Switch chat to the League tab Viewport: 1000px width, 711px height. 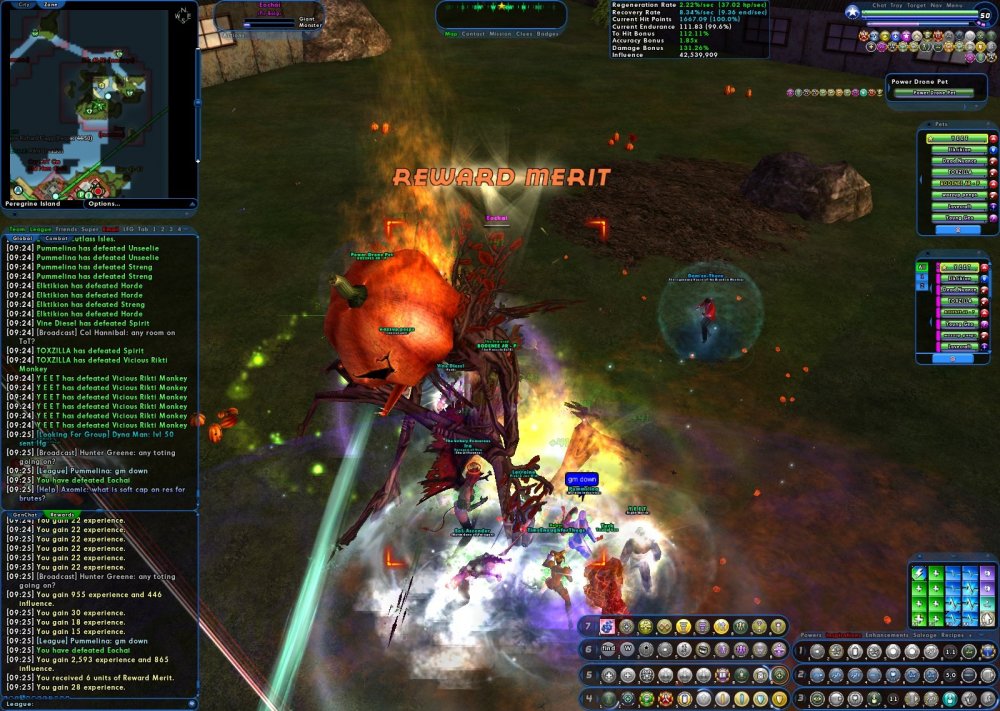tap(41, 229)
